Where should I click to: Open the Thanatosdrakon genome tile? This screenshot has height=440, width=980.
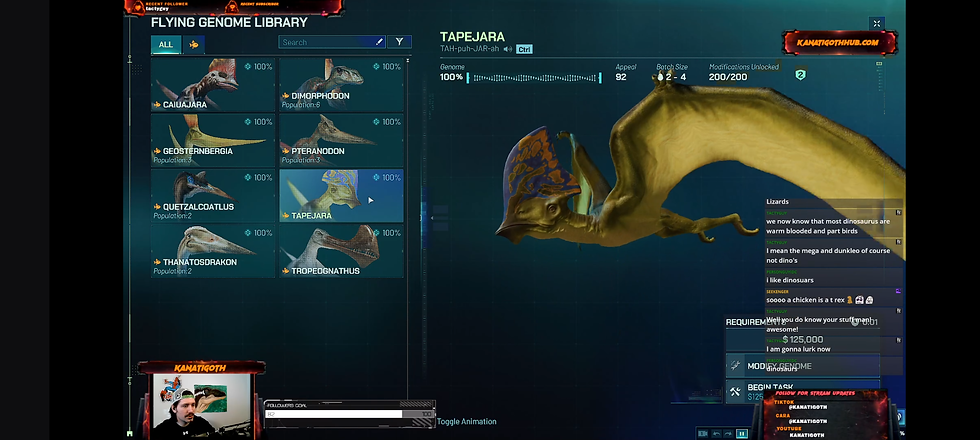212,251
